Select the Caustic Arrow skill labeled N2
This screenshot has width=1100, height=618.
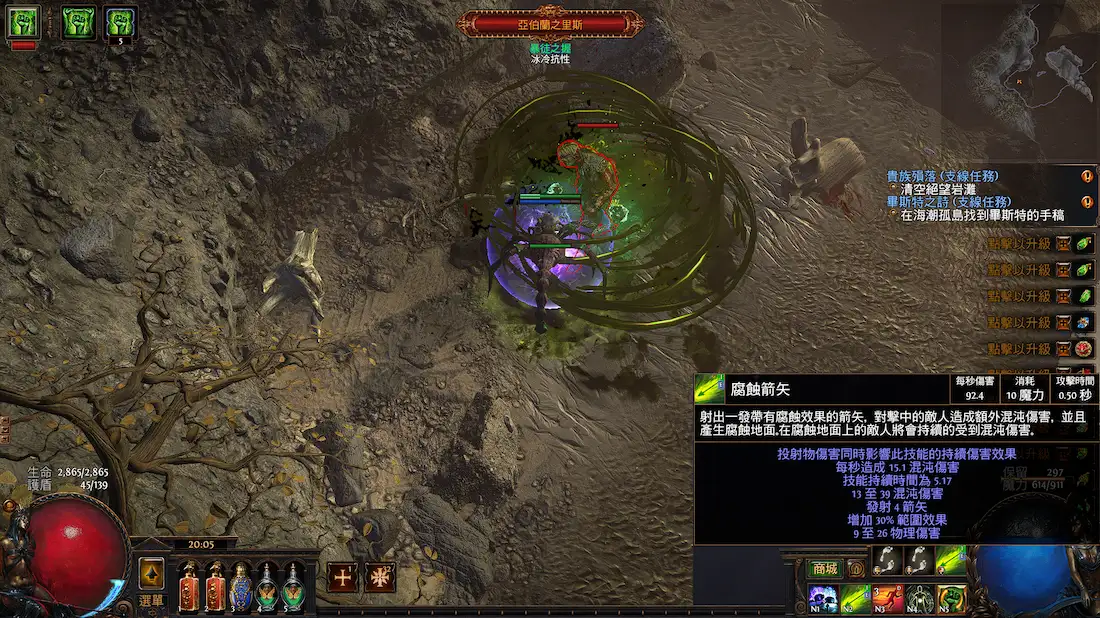854,599
